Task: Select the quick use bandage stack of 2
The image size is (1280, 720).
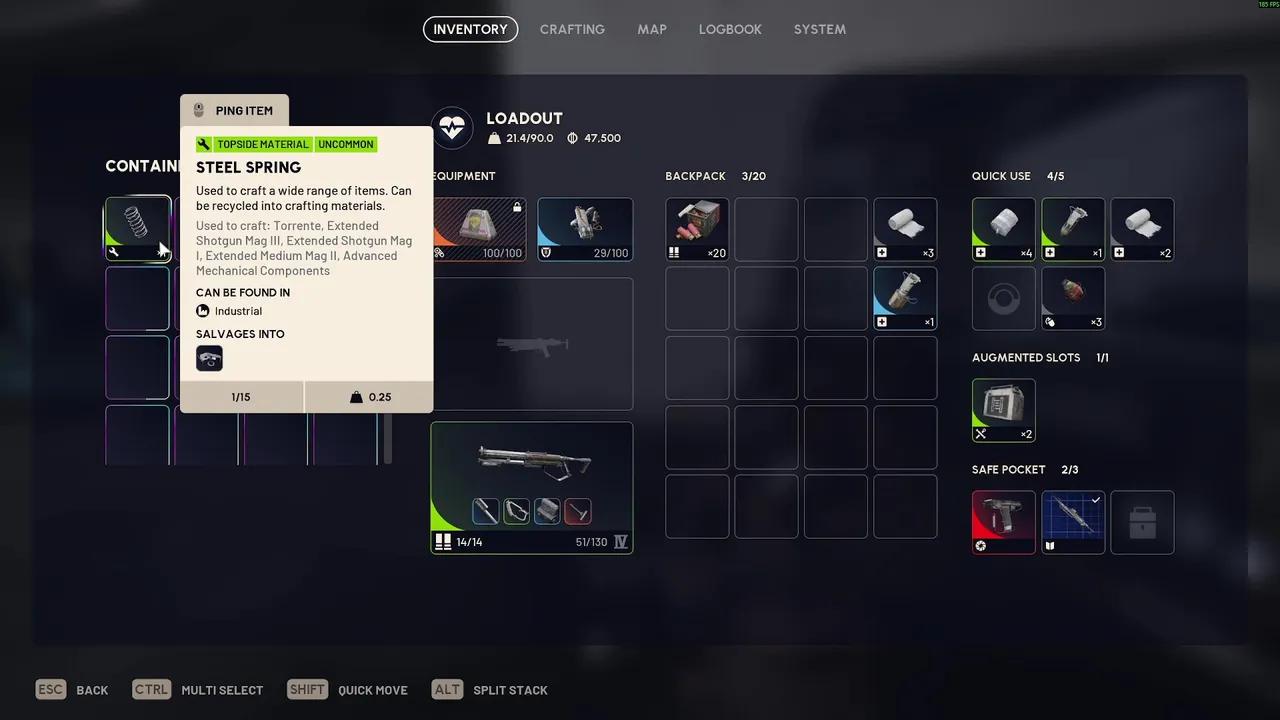Action: pyautogui.click(x=1142, y=228)
